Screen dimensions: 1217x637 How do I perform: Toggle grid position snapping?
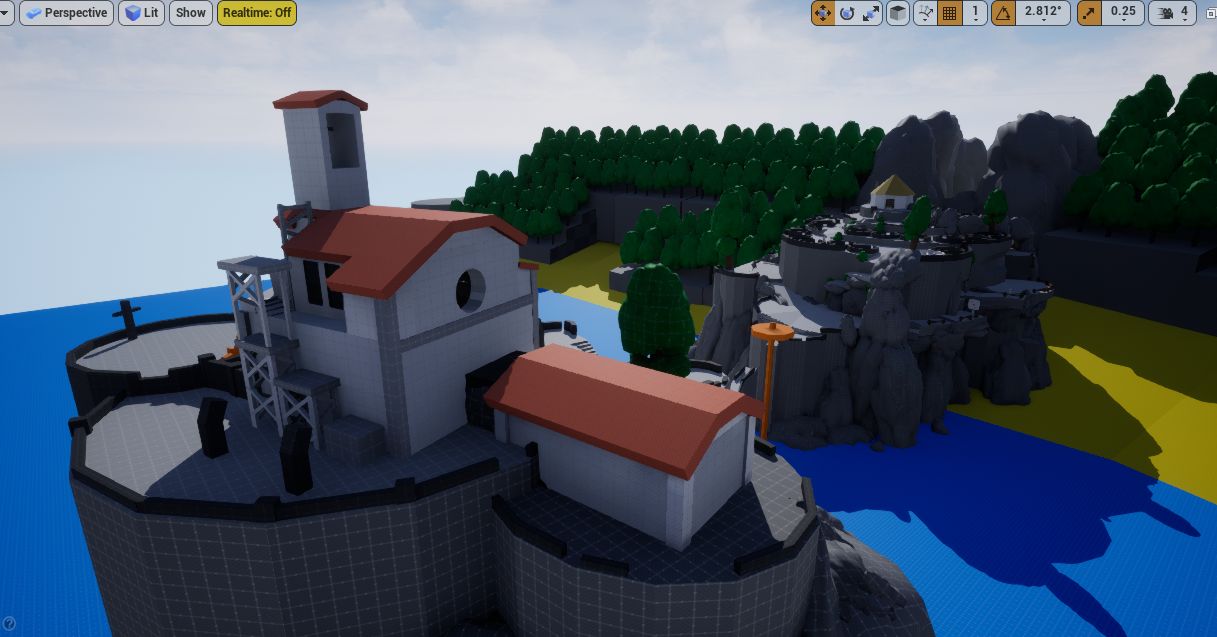[x=950, y=13]
